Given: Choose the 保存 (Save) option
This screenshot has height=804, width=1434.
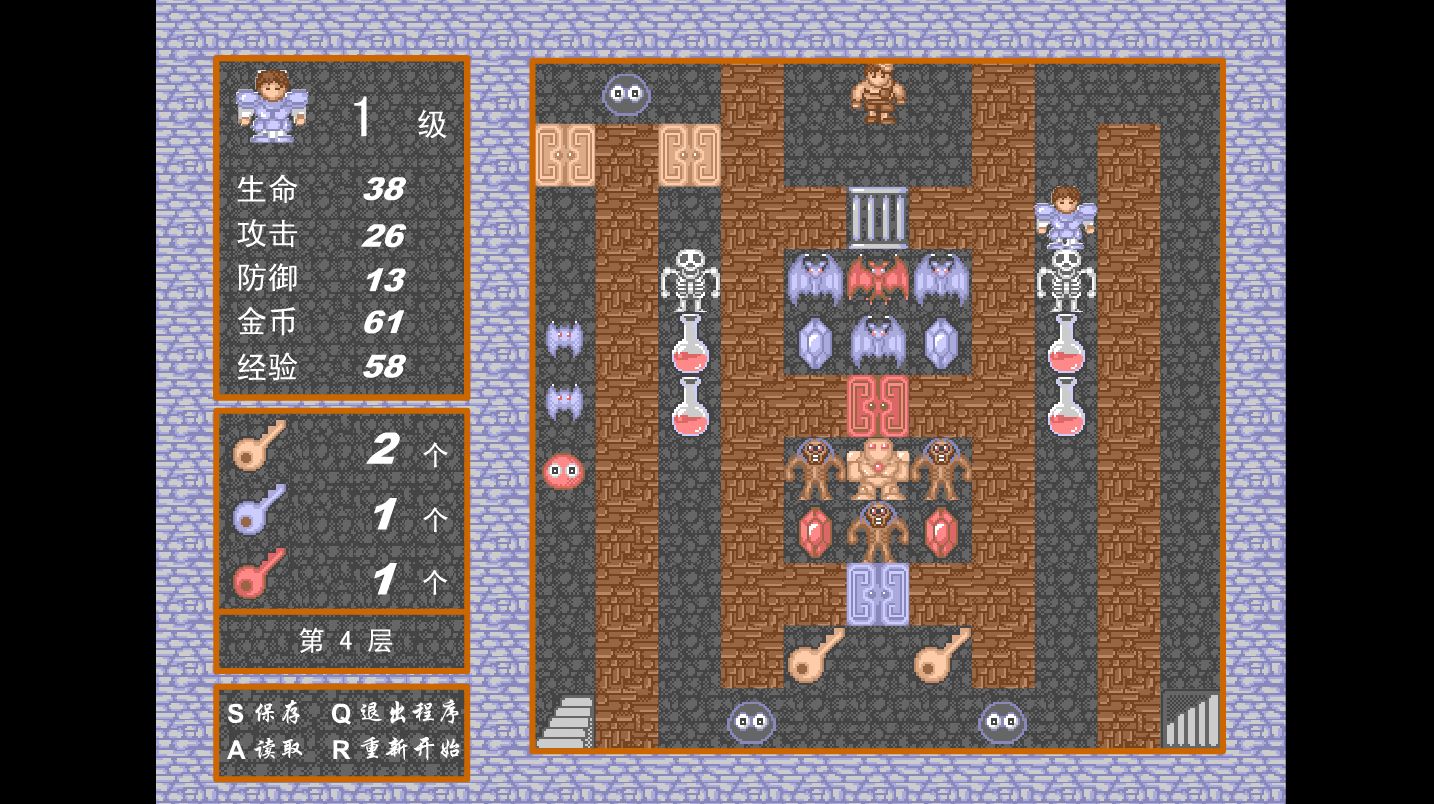Looking at the screenshot, I should click(264, 713).
